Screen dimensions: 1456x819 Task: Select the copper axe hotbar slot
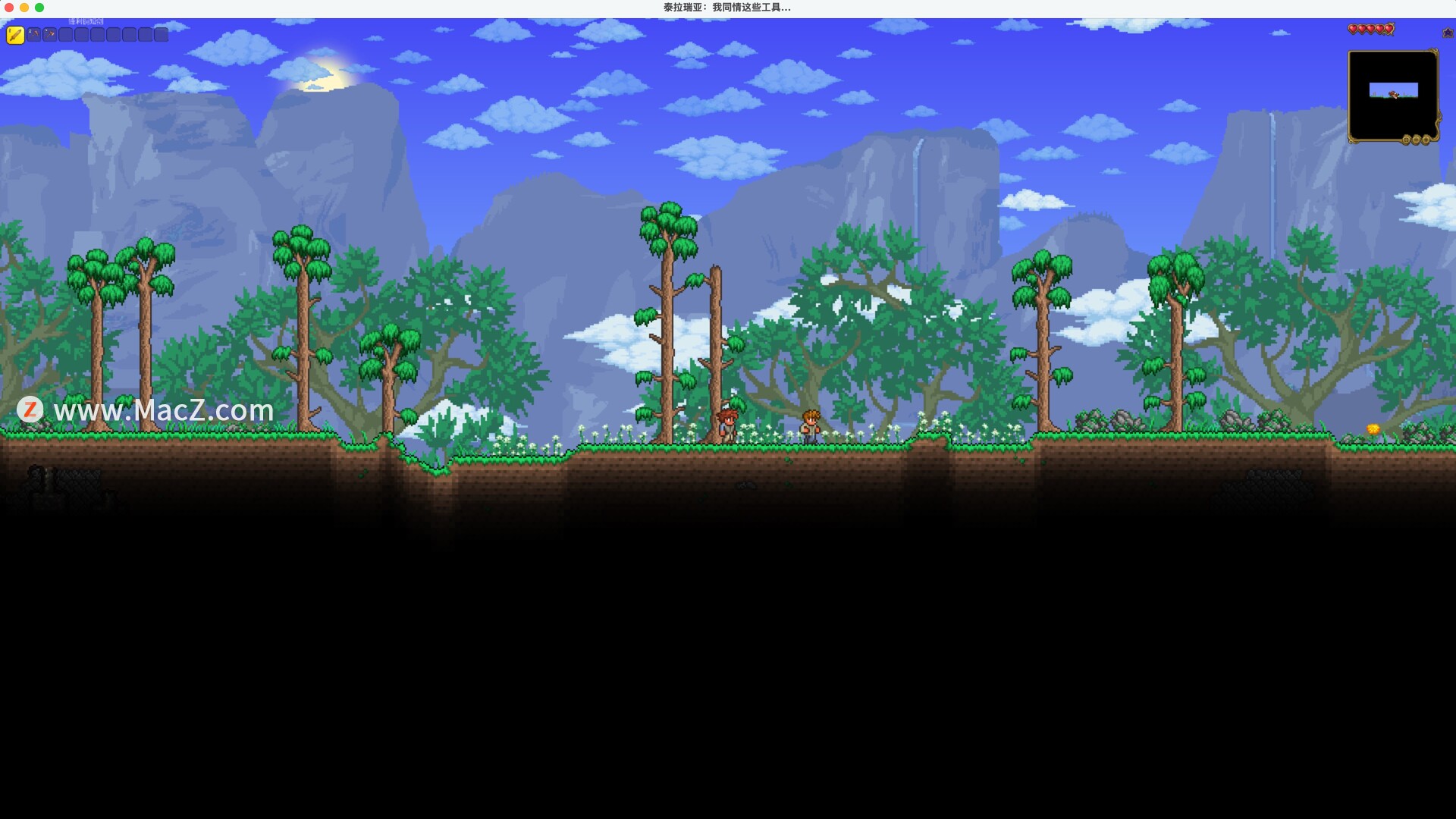(x=50, y=34)
